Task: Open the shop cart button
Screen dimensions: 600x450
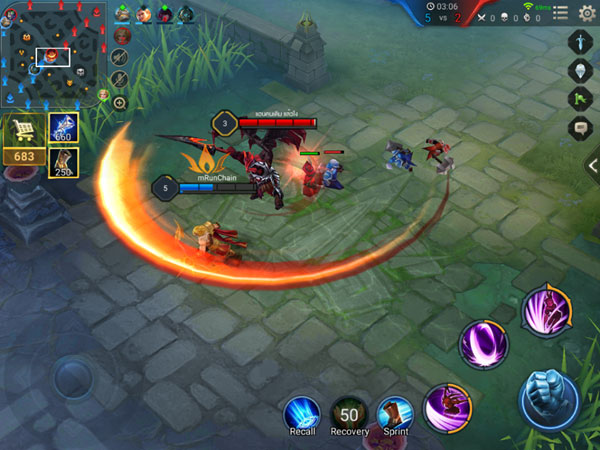Action: coord(22,131)
